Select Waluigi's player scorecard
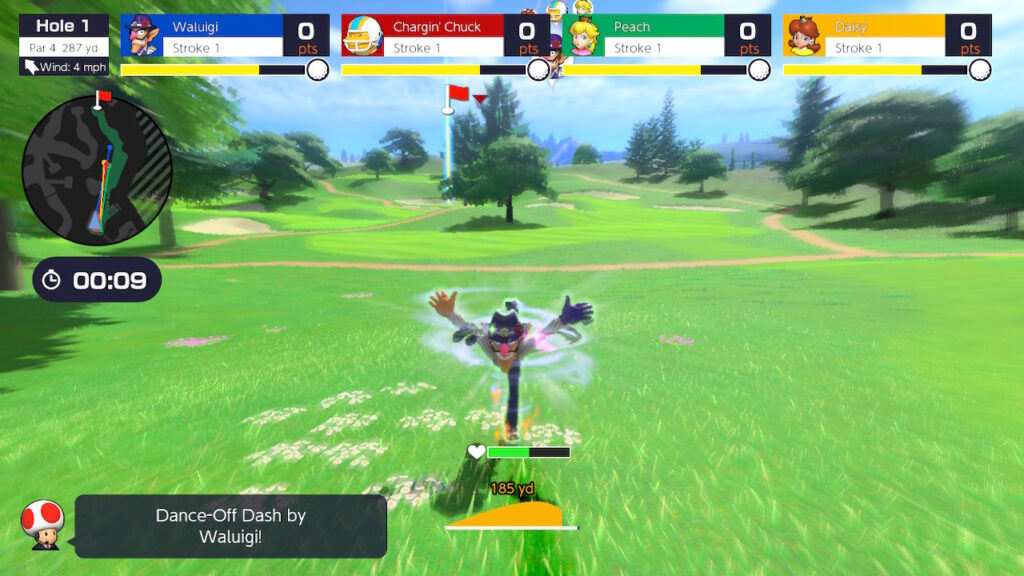Image resolution: width=1024 pixels, height=576 pixels. pyautogui.click(x=225, y=36)
